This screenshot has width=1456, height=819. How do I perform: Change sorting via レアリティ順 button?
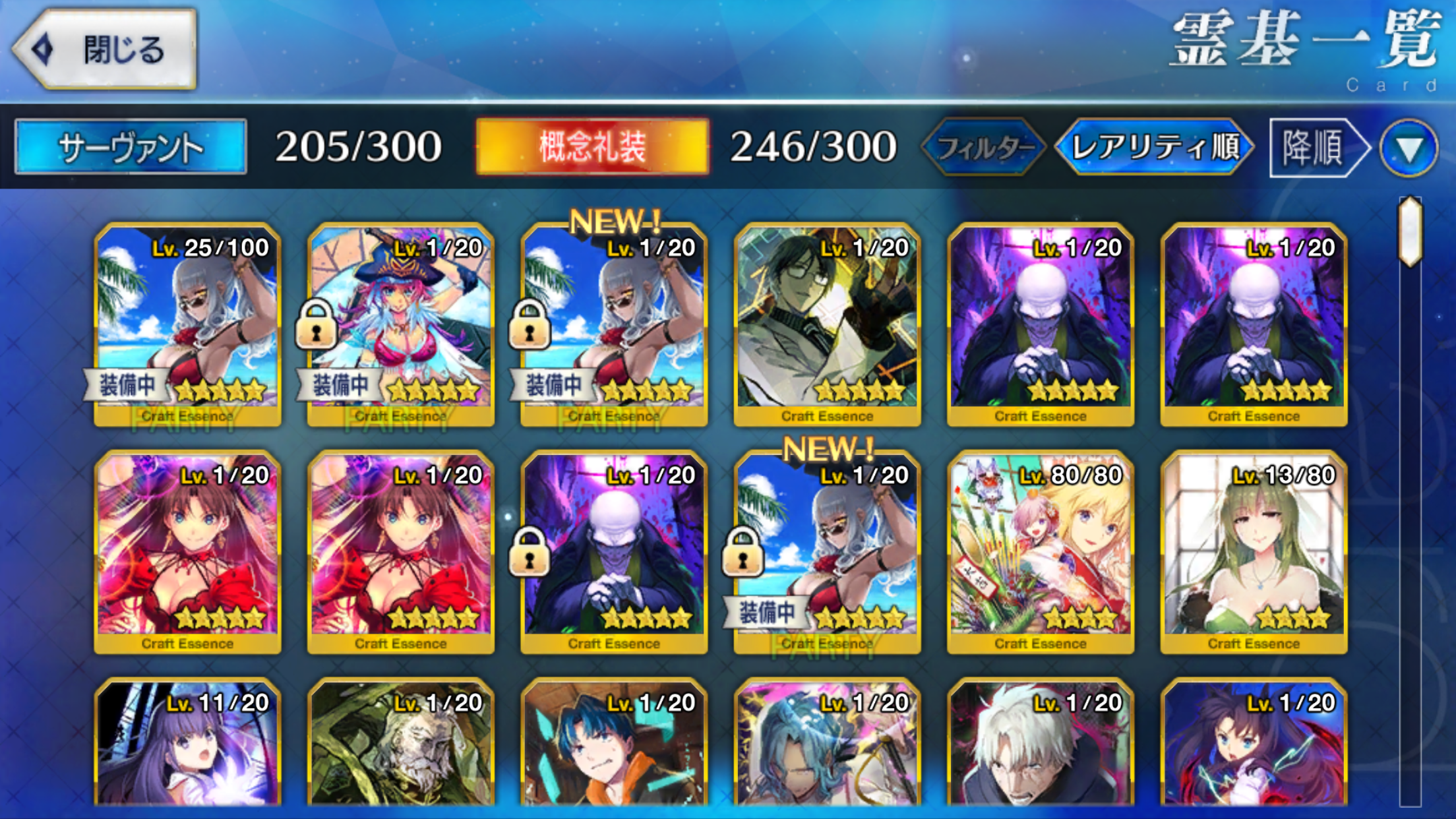tap(1154, 147)
